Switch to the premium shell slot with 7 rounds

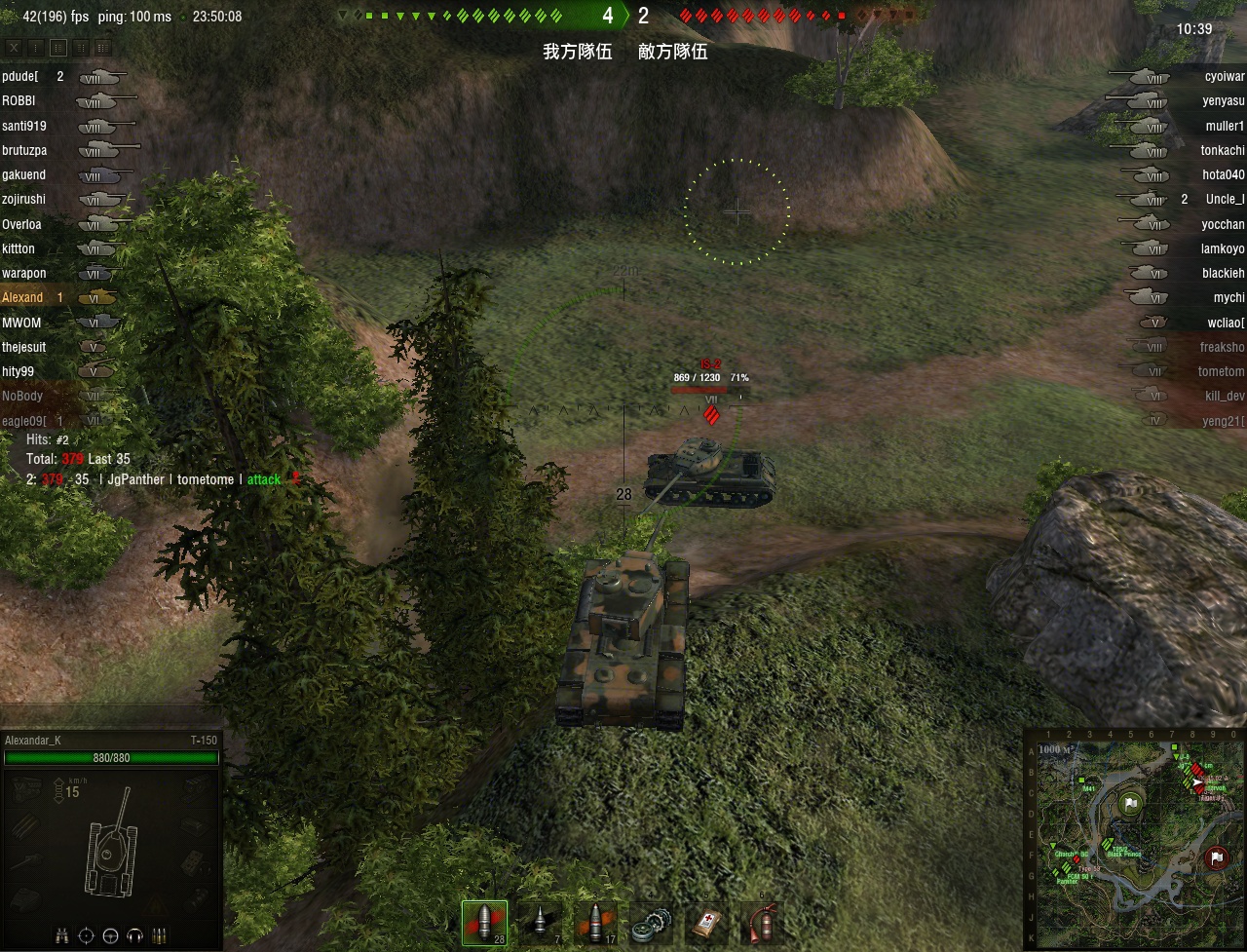coord(539,923)
